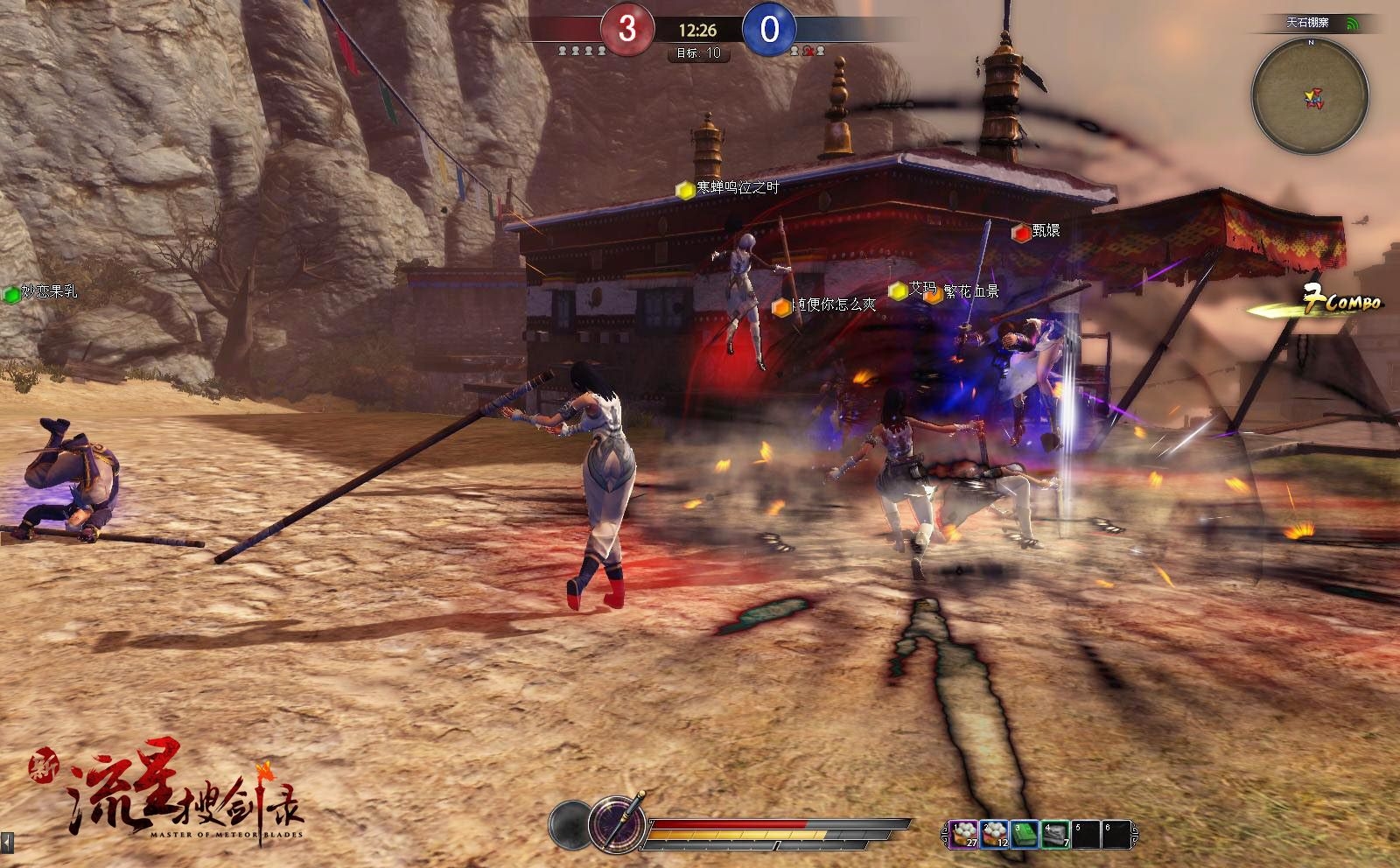
Task: Activate the green book in slot 3
Action: tap(1025, 834)
